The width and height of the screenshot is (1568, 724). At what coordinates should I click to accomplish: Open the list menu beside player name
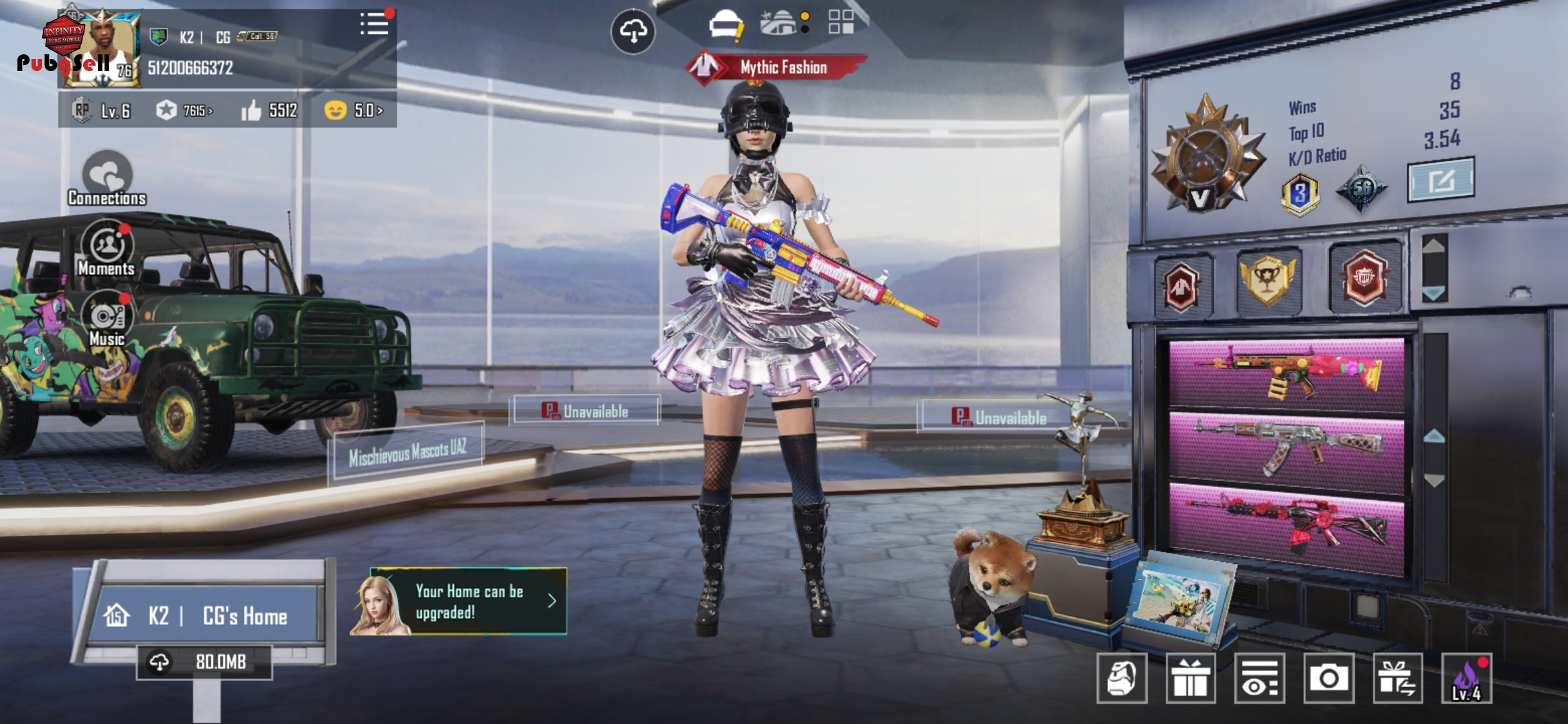point(374,24)
